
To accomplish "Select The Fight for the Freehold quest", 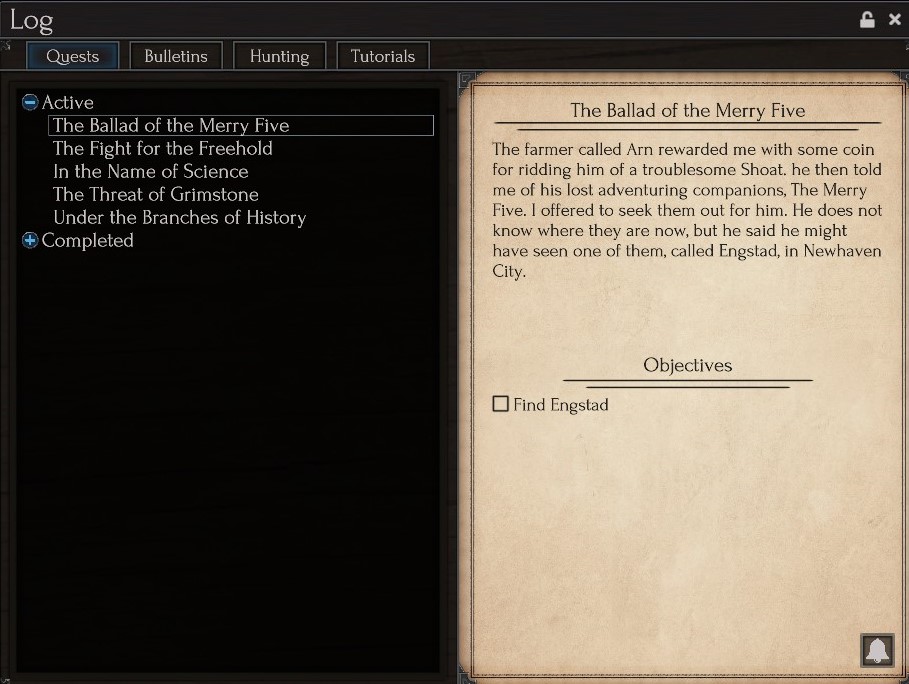I will tap(162, 148).
